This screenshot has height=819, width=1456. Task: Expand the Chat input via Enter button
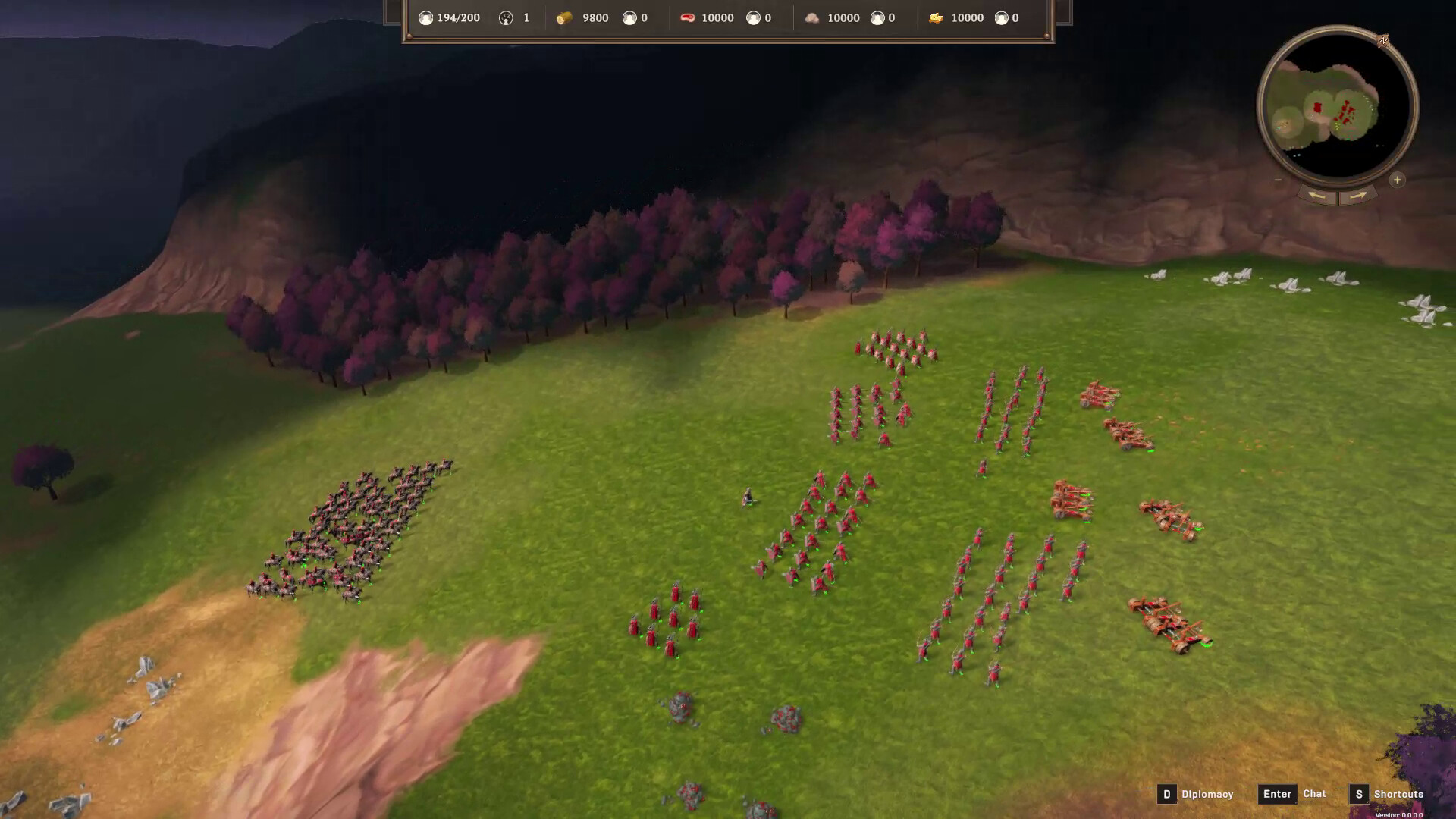coord(1278,794)
